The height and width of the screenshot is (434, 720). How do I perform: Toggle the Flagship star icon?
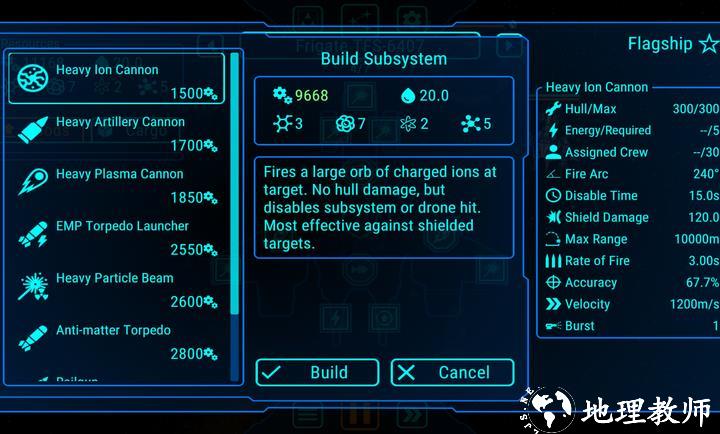(x=708, y=44)
